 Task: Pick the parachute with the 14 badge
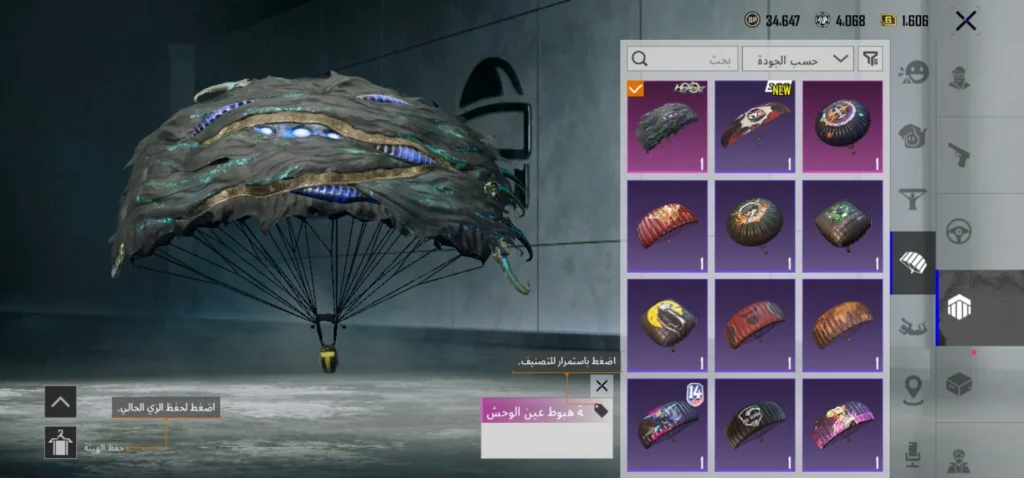coord(667,423)
